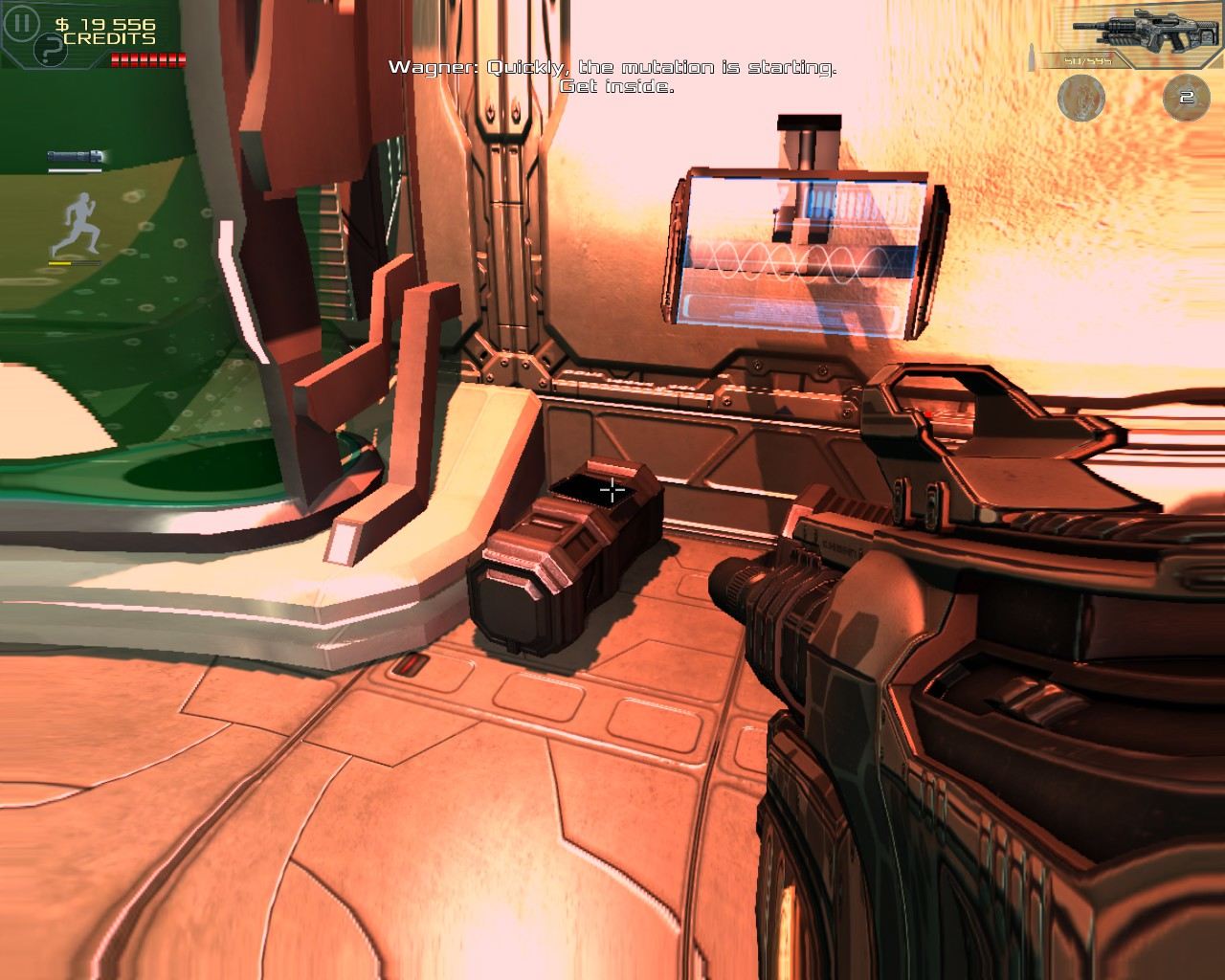Click the grenade count button labeled 2
This screenshot has width=1225, height=980.
pos(1185,96)
